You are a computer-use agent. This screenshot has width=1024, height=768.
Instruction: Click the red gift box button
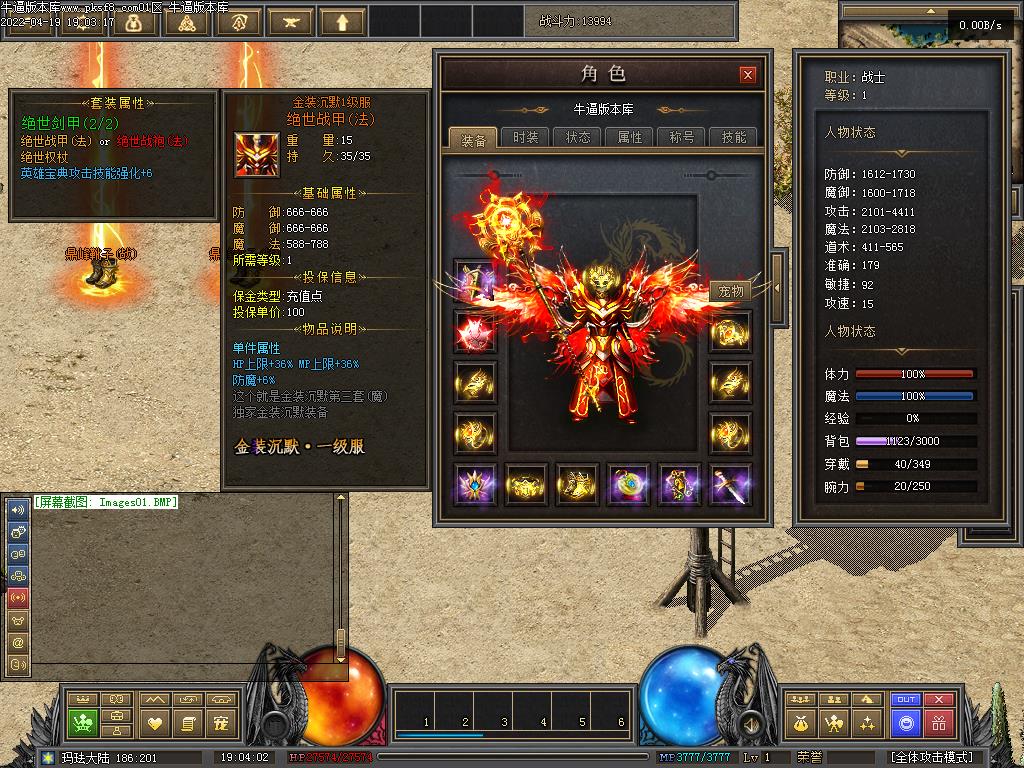(938, 722)
